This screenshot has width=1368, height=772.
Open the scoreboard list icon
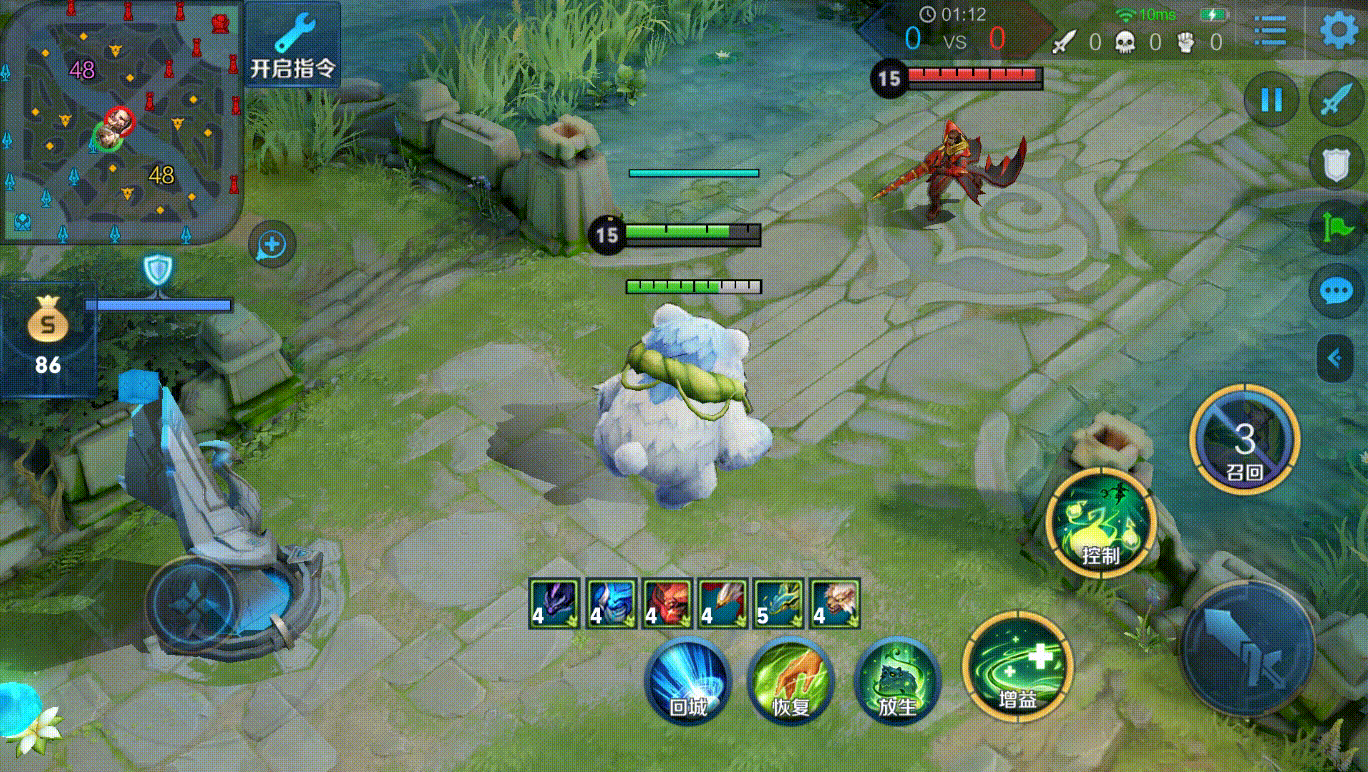click(1270, 31)
